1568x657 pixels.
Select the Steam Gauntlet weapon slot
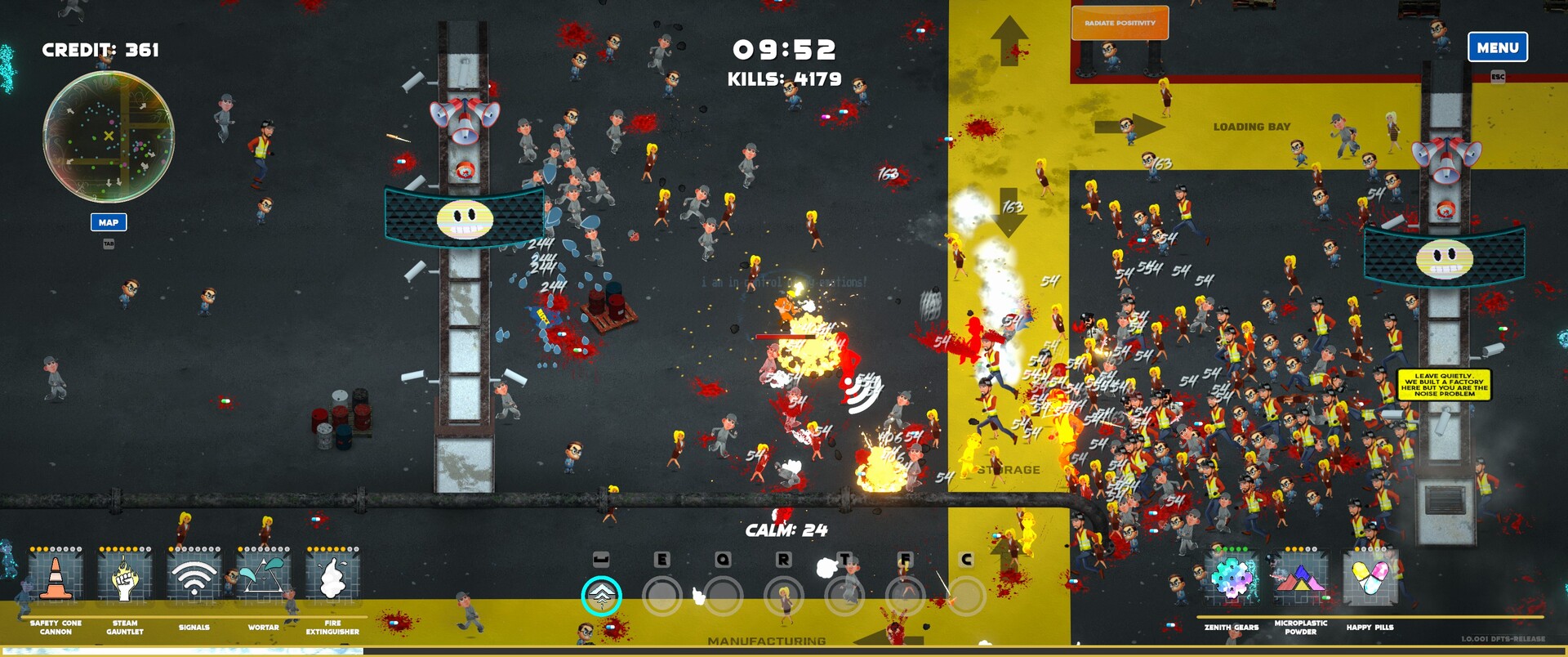click(125, 578)
